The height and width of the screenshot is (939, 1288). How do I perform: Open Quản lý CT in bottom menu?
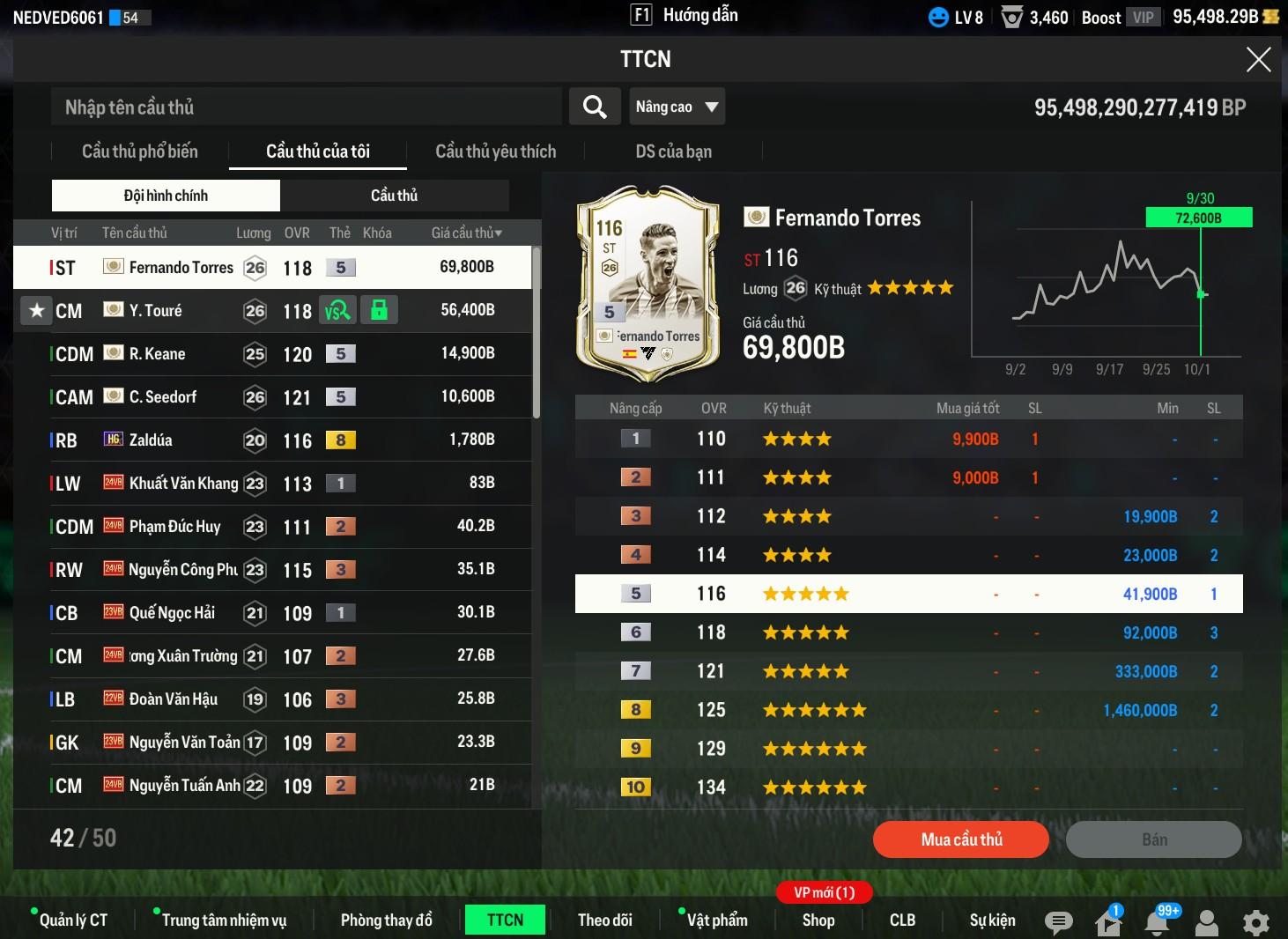[x=73, y=921]
